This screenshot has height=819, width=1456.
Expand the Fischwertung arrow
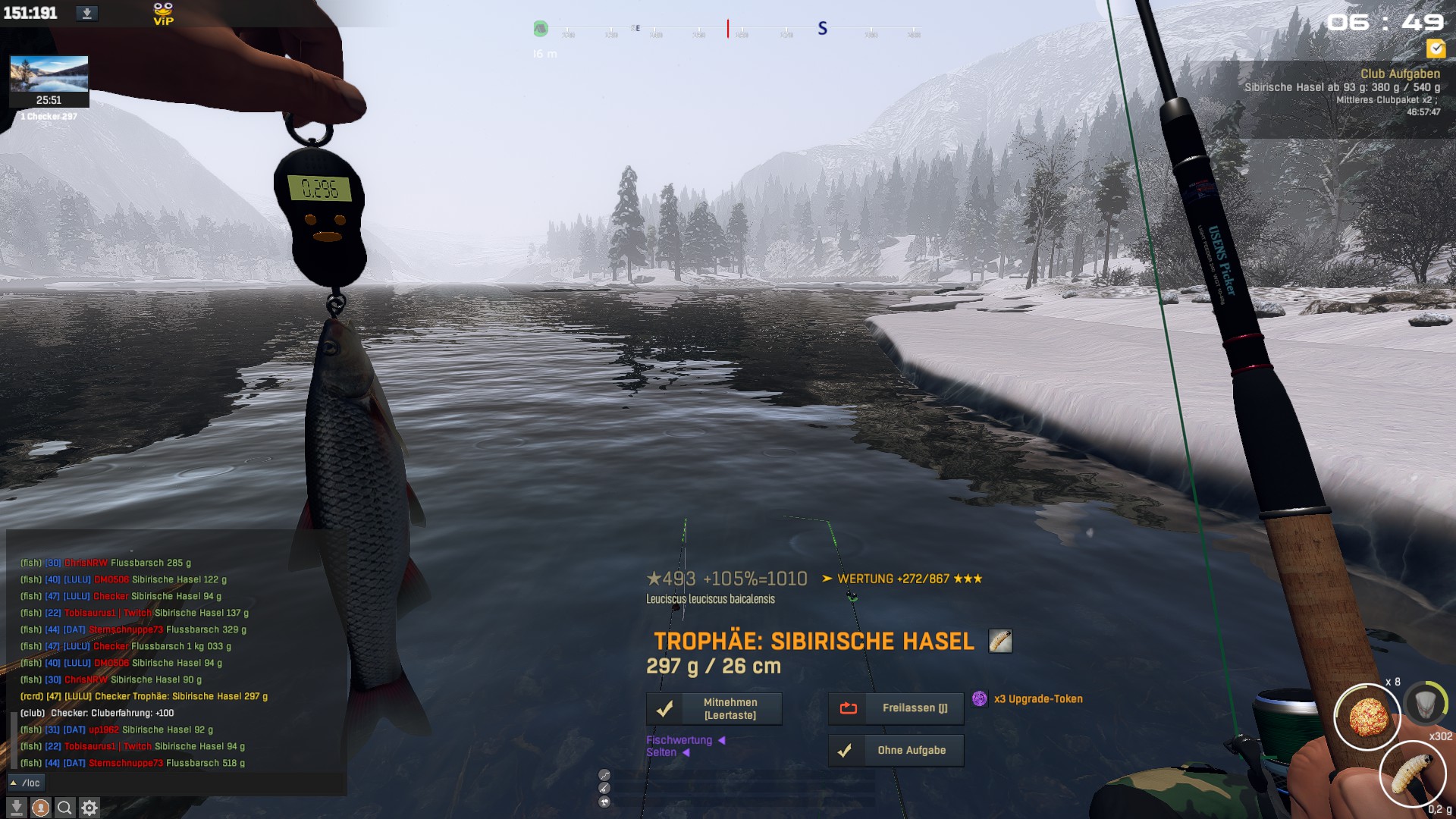(721, 740)
